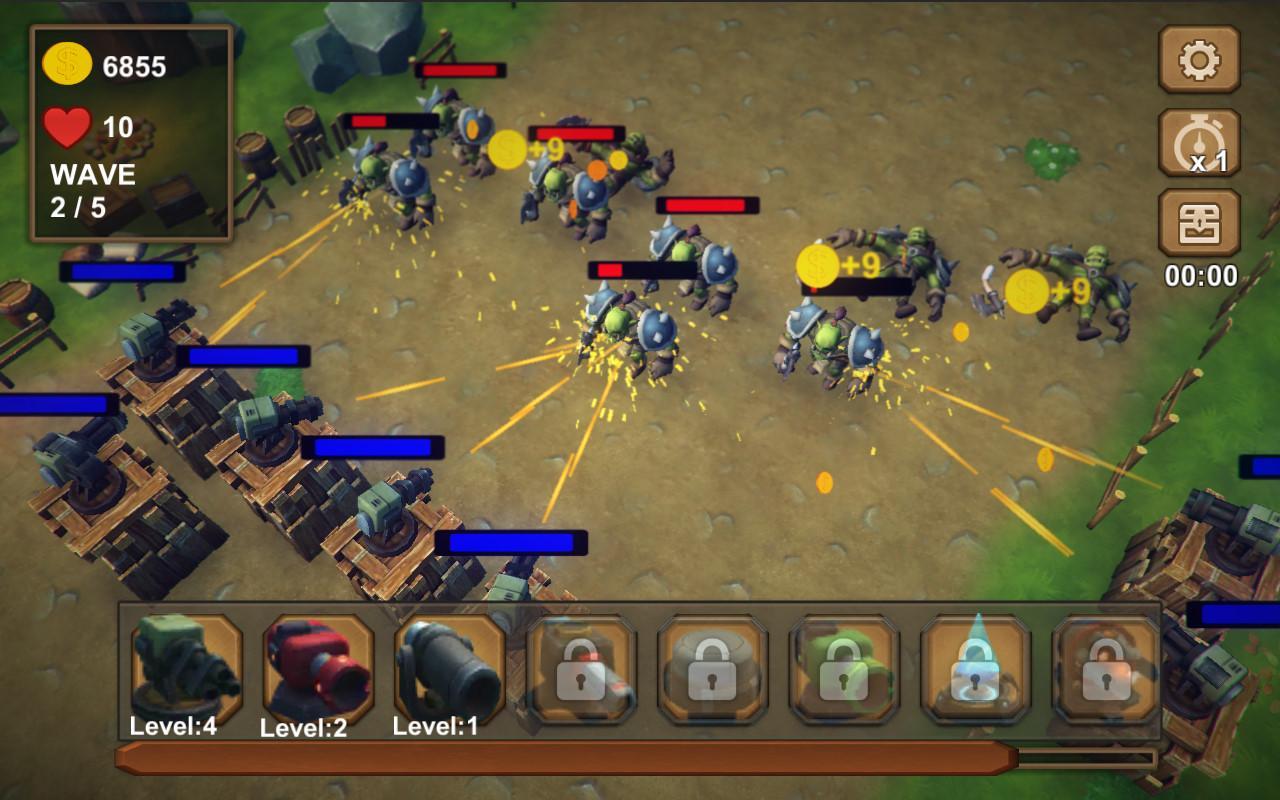Click the wave progress bar at bottom

pos(640,757)
